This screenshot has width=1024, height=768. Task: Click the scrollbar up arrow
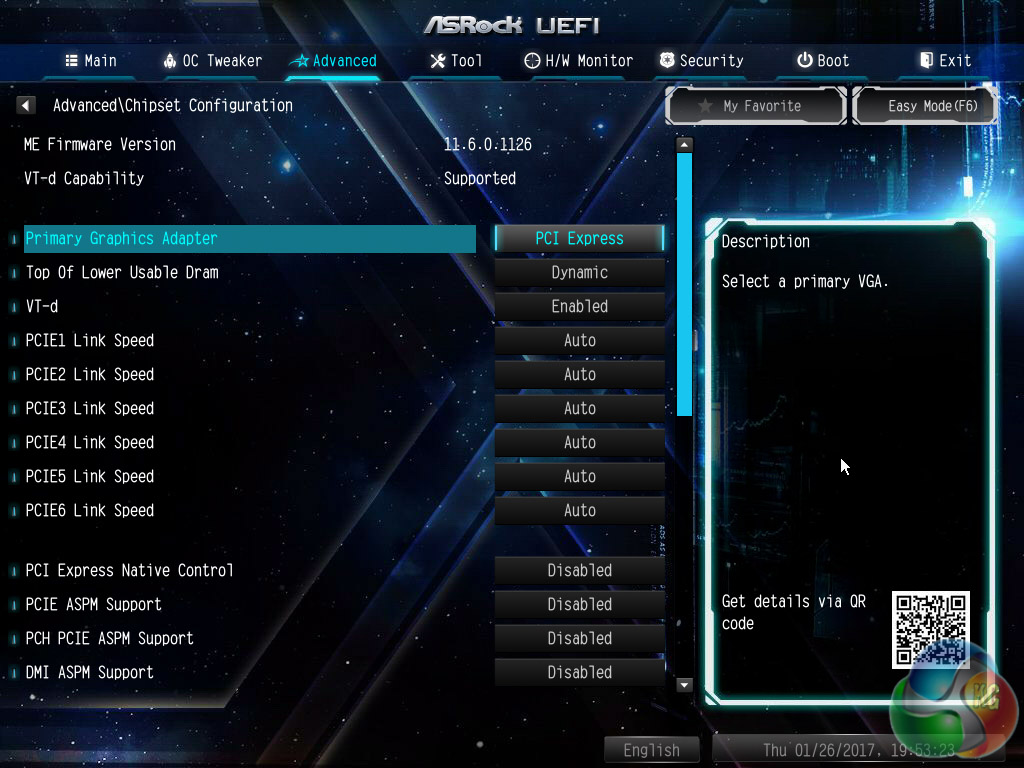coord(685,145)
